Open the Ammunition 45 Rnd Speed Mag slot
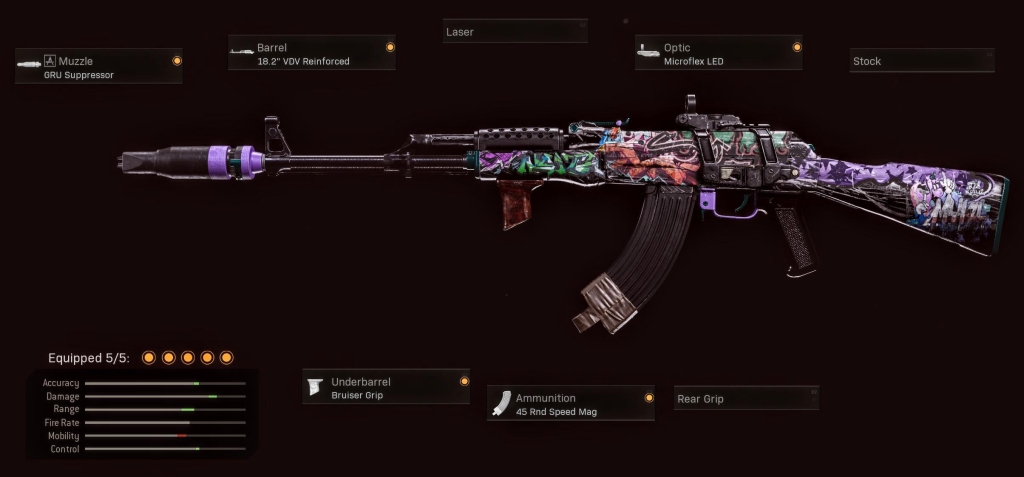Image resolution: width=1024 pixels, height=477 pixels. coord(570,404)
